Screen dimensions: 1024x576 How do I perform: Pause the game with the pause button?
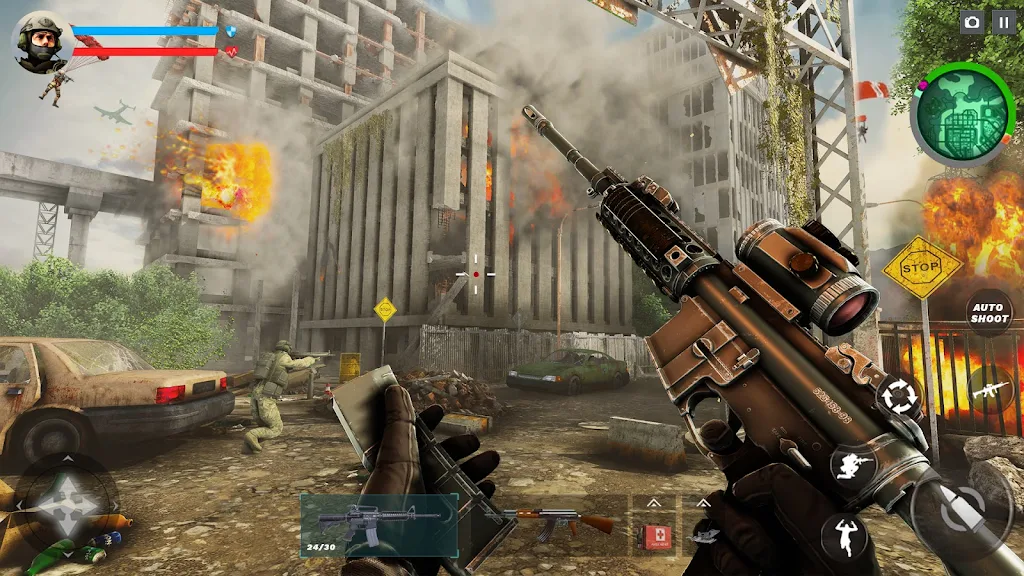pyautogui.click(x=1002, y=22)
